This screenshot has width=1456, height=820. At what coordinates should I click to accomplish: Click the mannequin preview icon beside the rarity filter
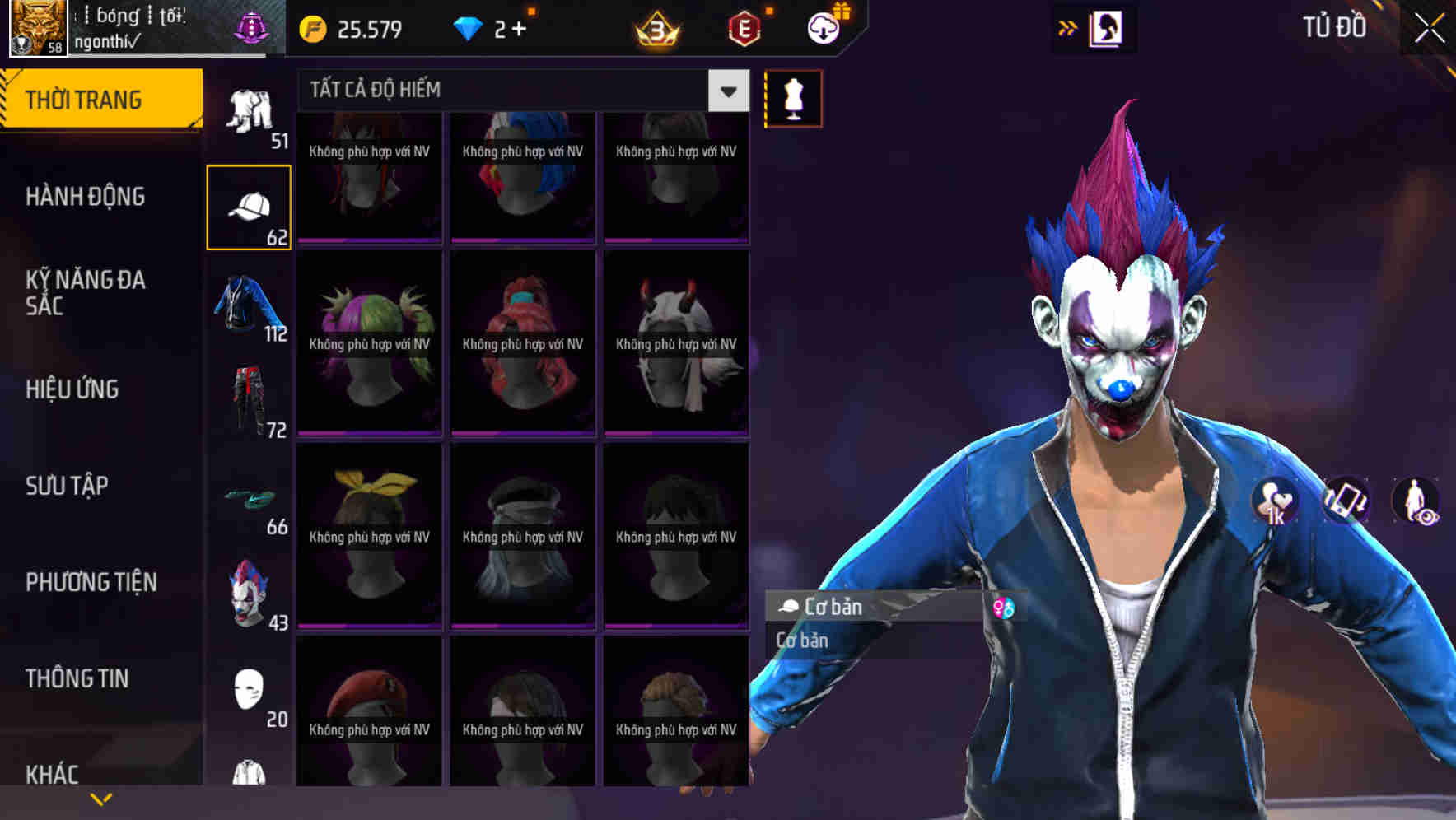[793, 98]
